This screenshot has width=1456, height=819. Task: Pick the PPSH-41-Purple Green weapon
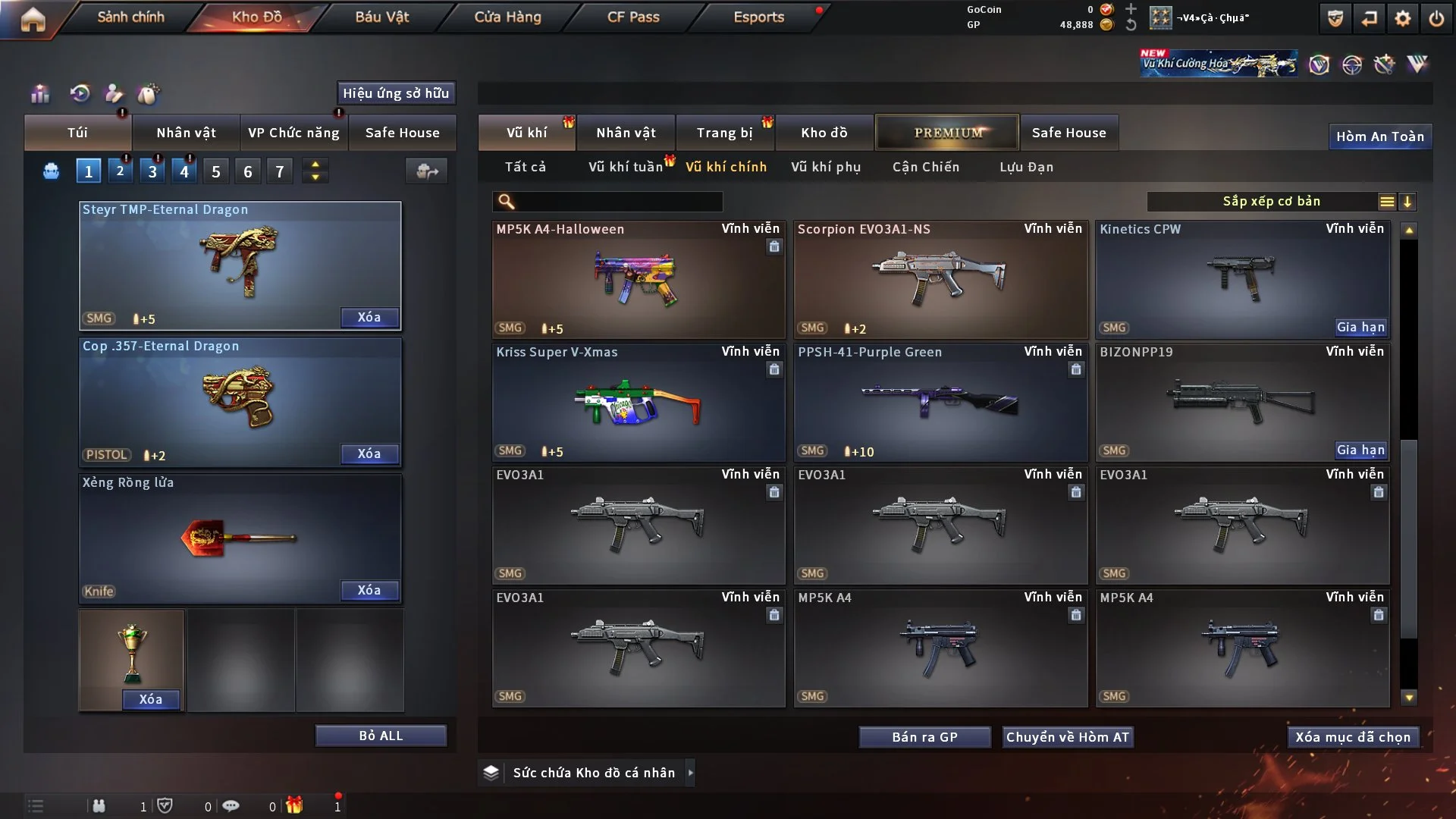click(x=940, y=402)
